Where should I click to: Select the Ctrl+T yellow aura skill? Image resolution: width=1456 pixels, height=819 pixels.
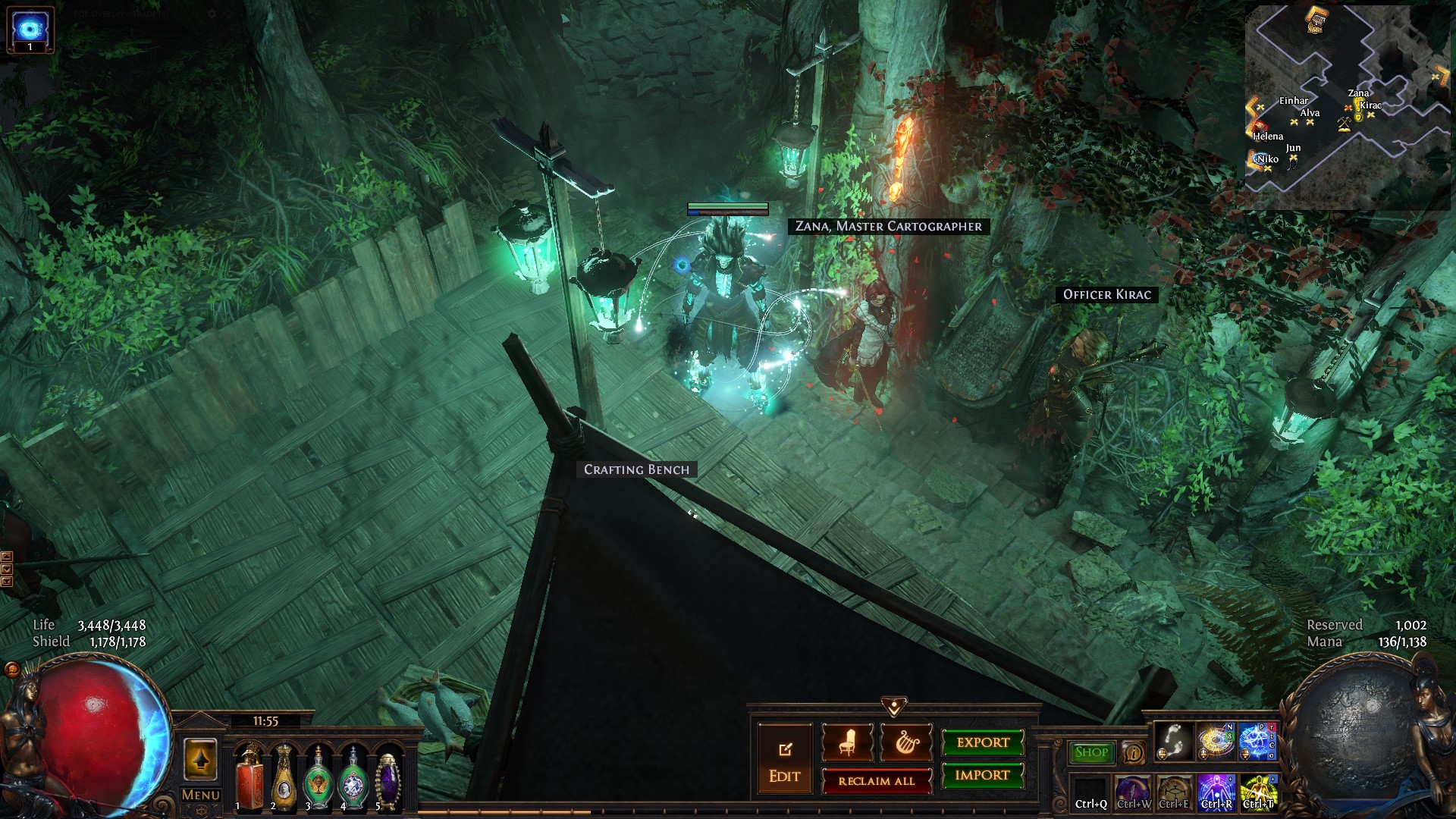[x=1259, y=792]
